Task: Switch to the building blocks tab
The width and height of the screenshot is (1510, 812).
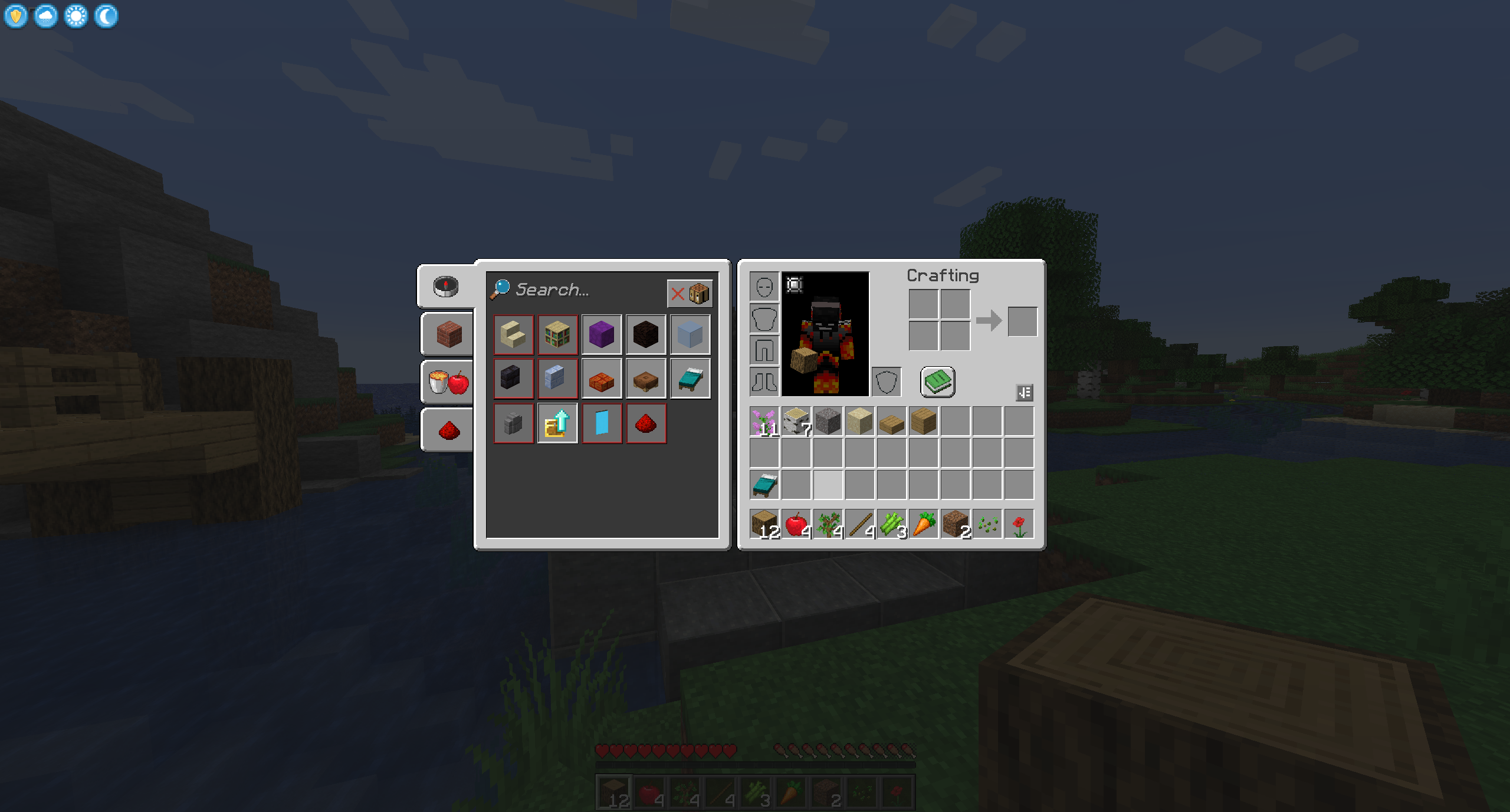Action: tap(447, 334)
